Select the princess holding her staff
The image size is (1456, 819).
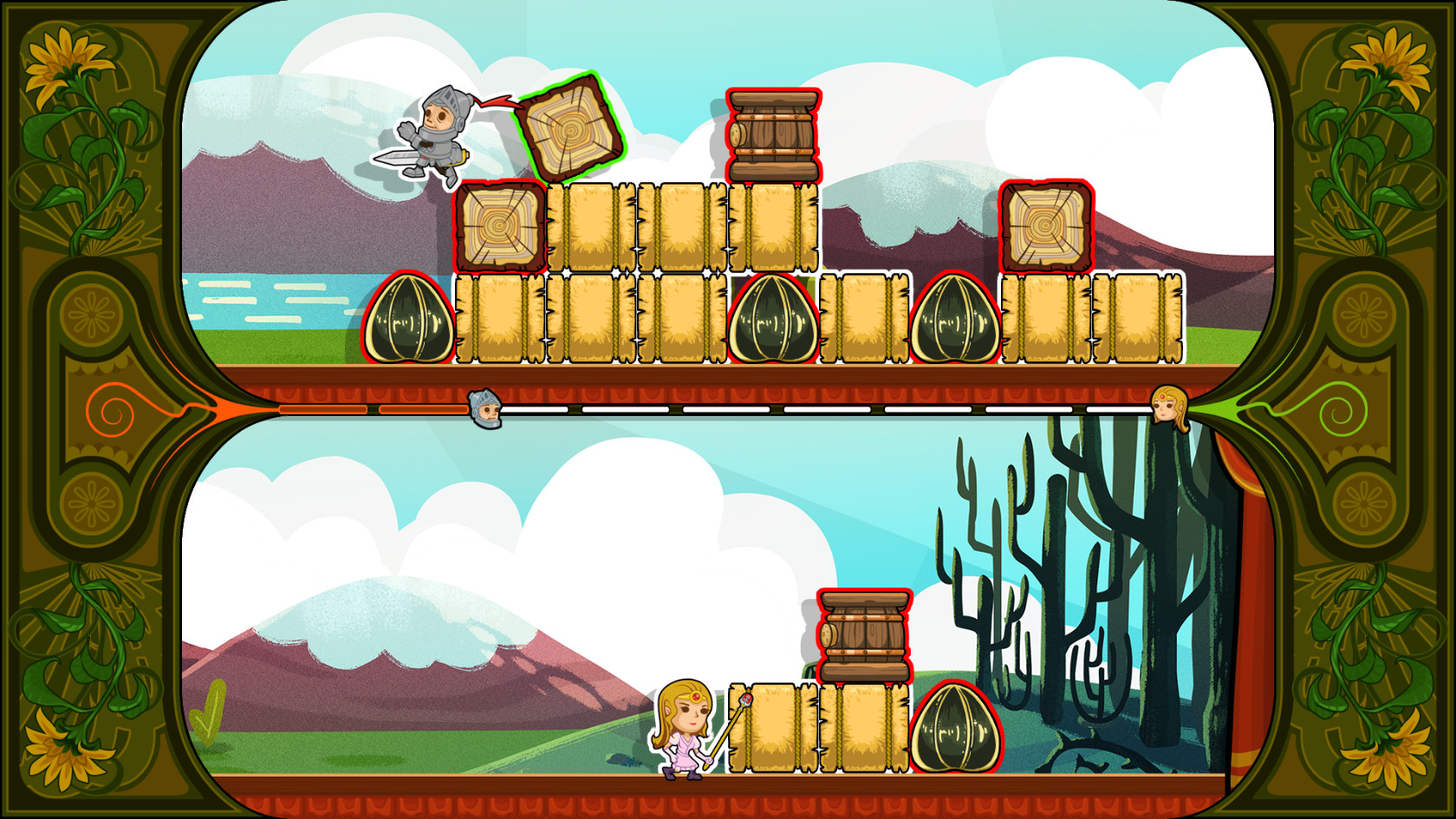point(685,728)
